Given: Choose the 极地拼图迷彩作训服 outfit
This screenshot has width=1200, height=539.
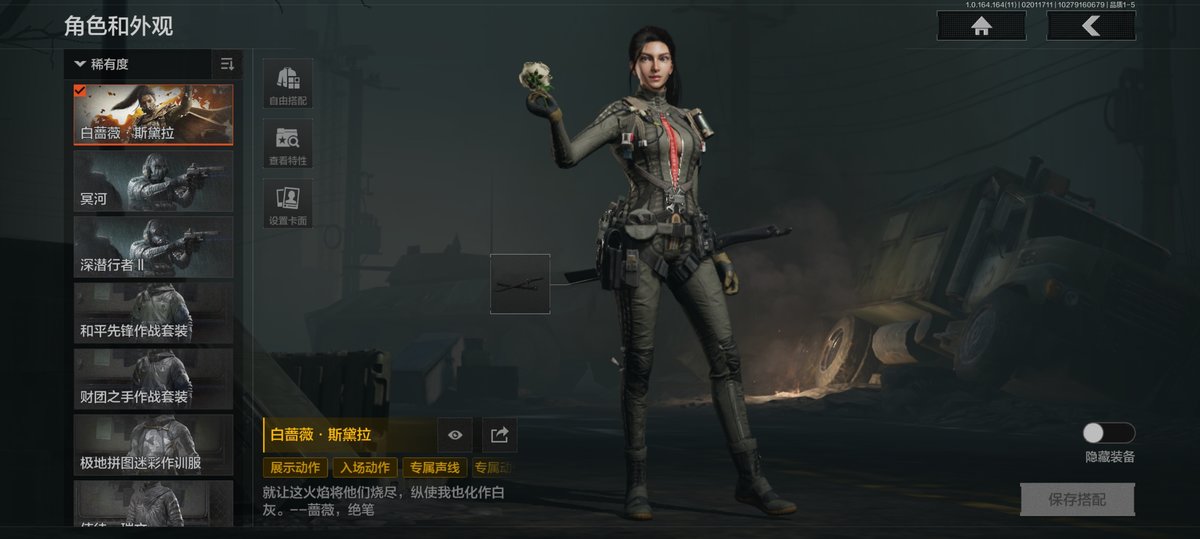Looking at the screenshot, I should tap(153, 445).
